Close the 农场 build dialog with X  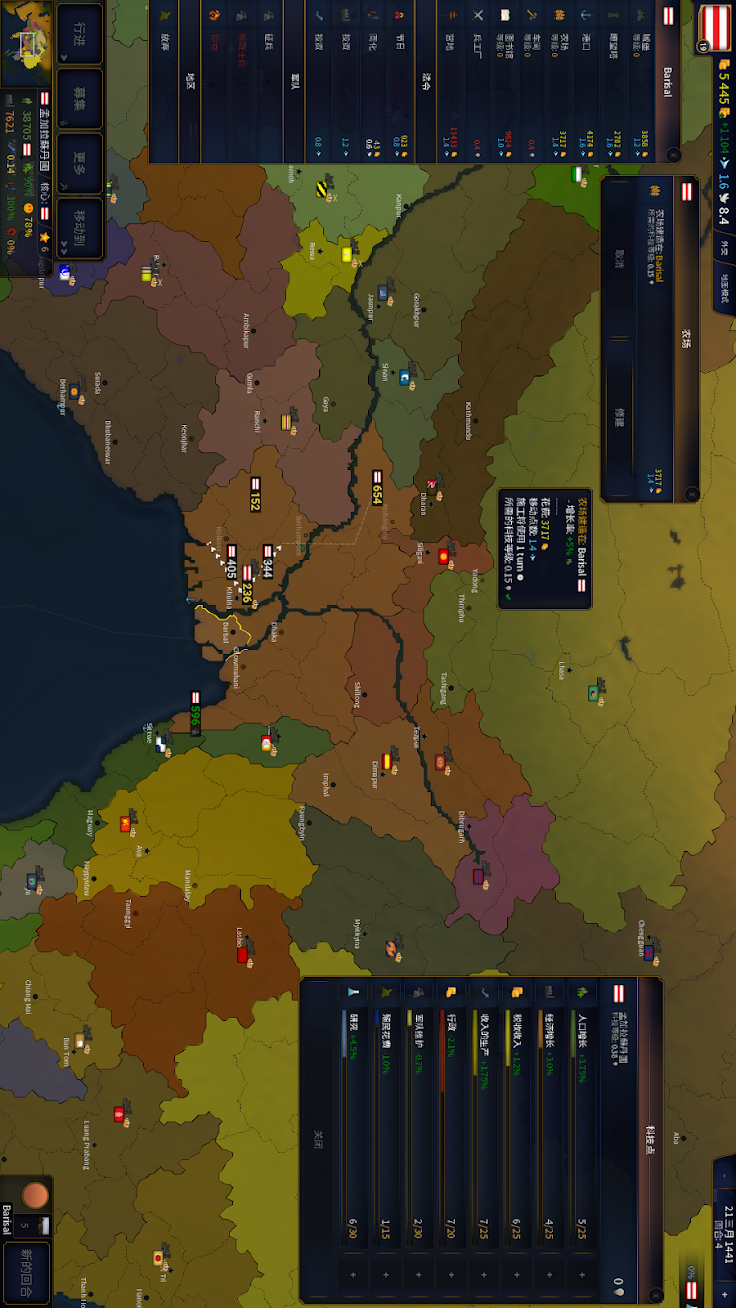pyautogui.click(x=691, y=493)
